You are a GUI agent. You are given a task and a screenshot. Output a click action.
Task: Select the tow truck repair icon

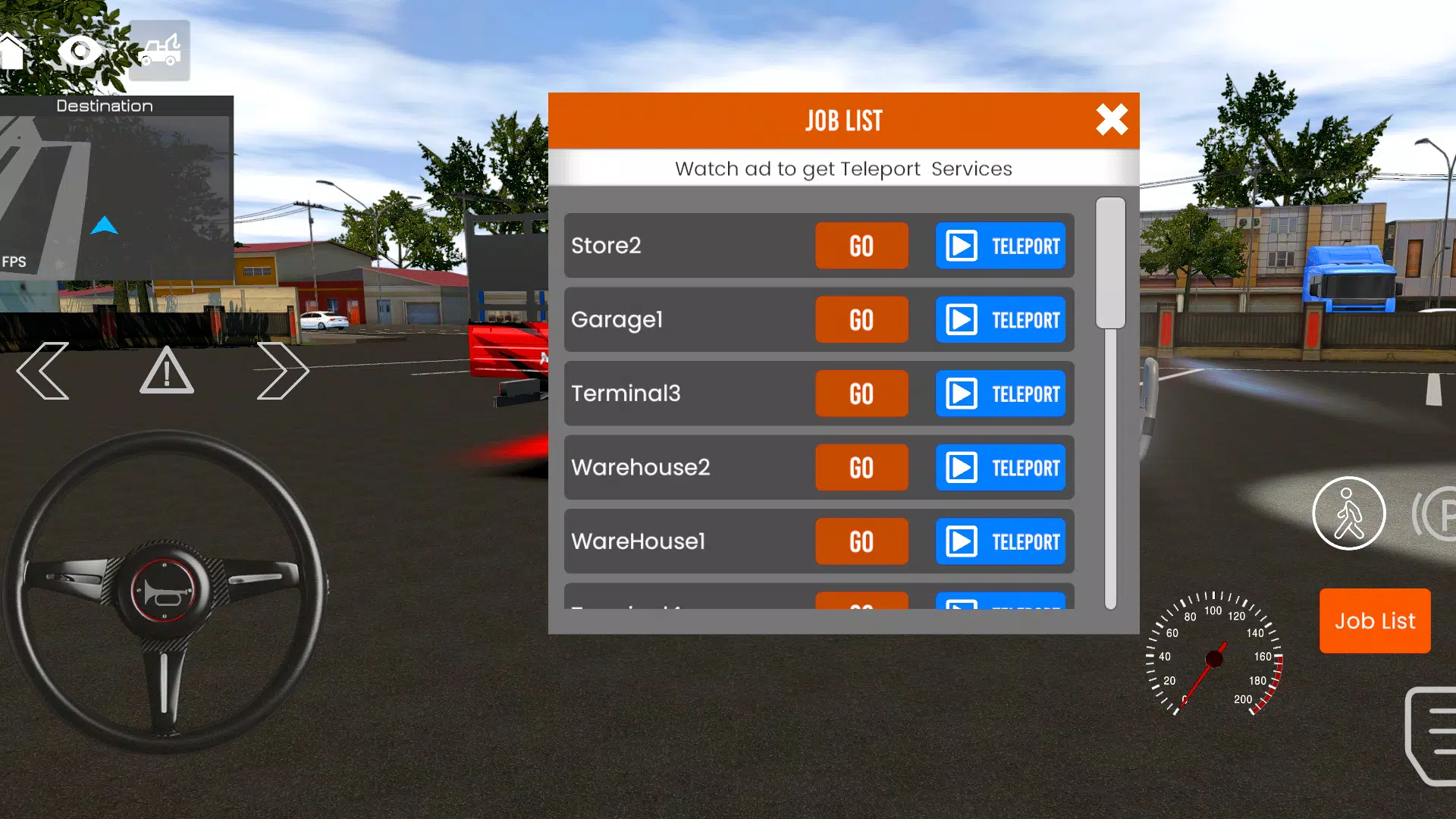click(158, 51)
